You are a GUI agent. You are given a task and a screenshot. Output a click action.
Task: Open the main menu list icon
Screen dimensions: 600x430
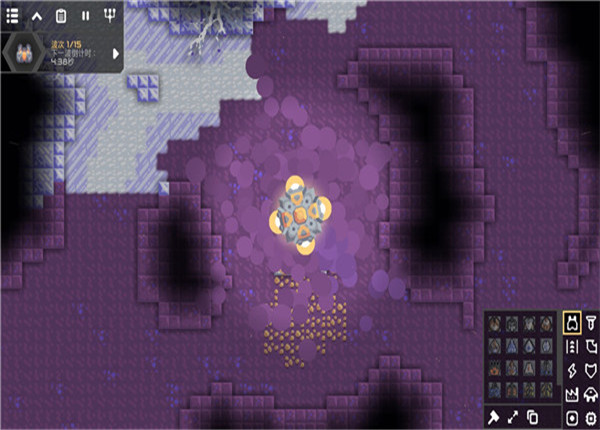(x=13, y=15)
